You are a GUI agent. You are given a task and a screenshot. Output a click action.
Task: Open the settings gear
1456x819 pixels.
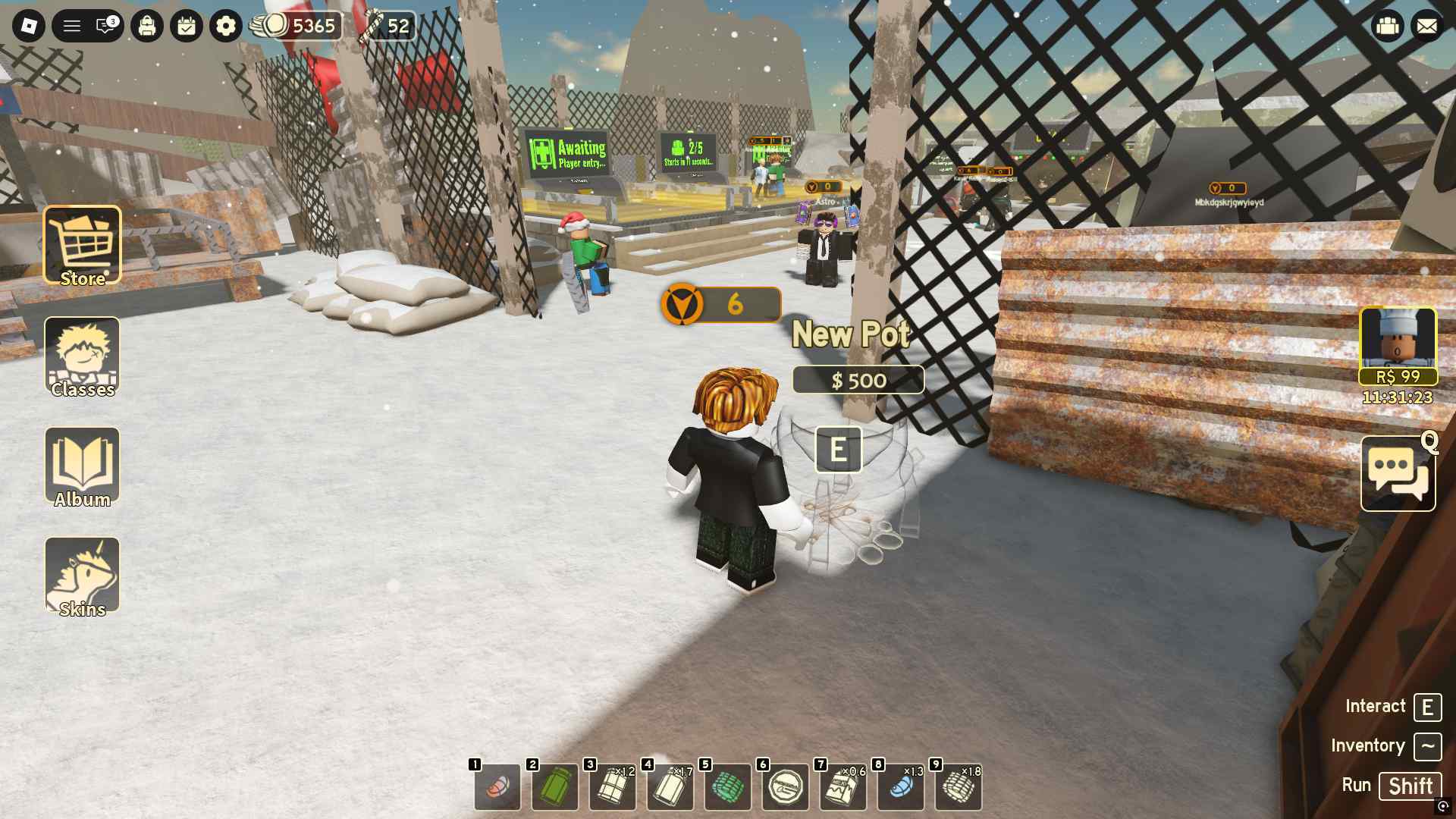click(224, 26)
